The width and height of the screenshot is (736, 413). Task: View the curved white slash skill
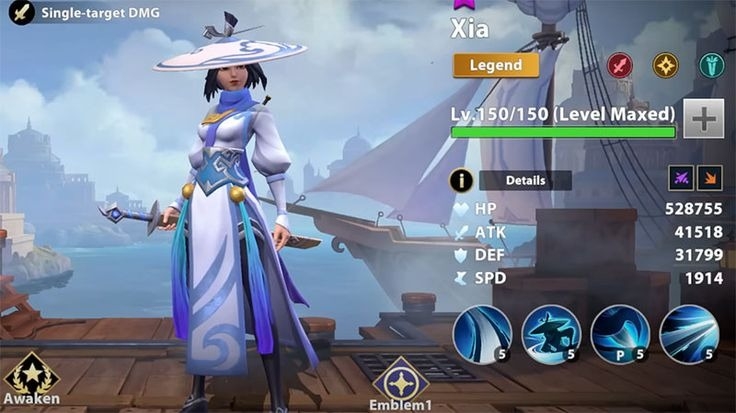click(x=482, y=334)
